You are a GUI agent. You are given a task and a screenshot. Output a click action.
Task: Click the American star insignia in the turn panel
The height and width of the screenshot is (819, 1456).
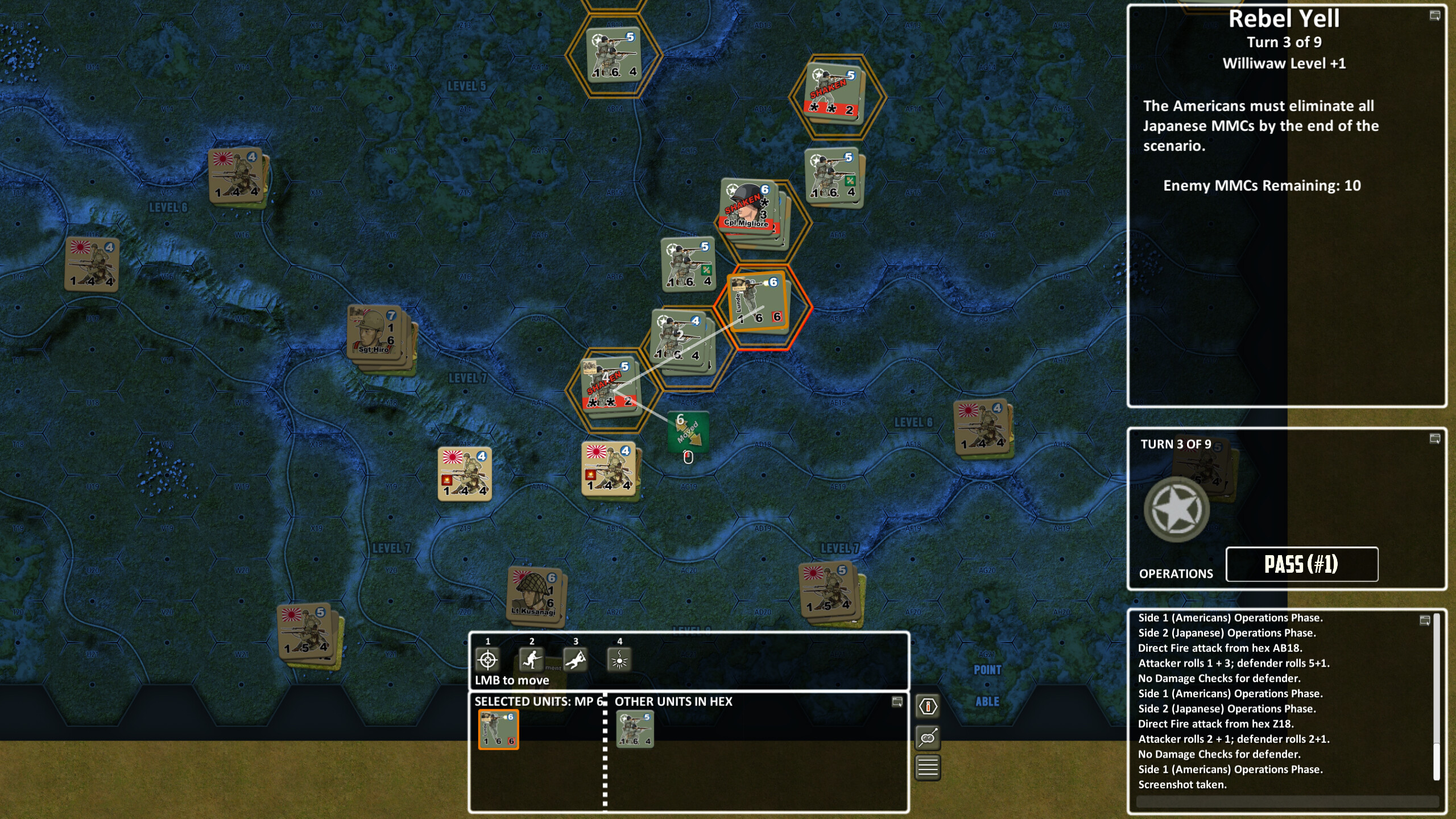(1177, 509)
